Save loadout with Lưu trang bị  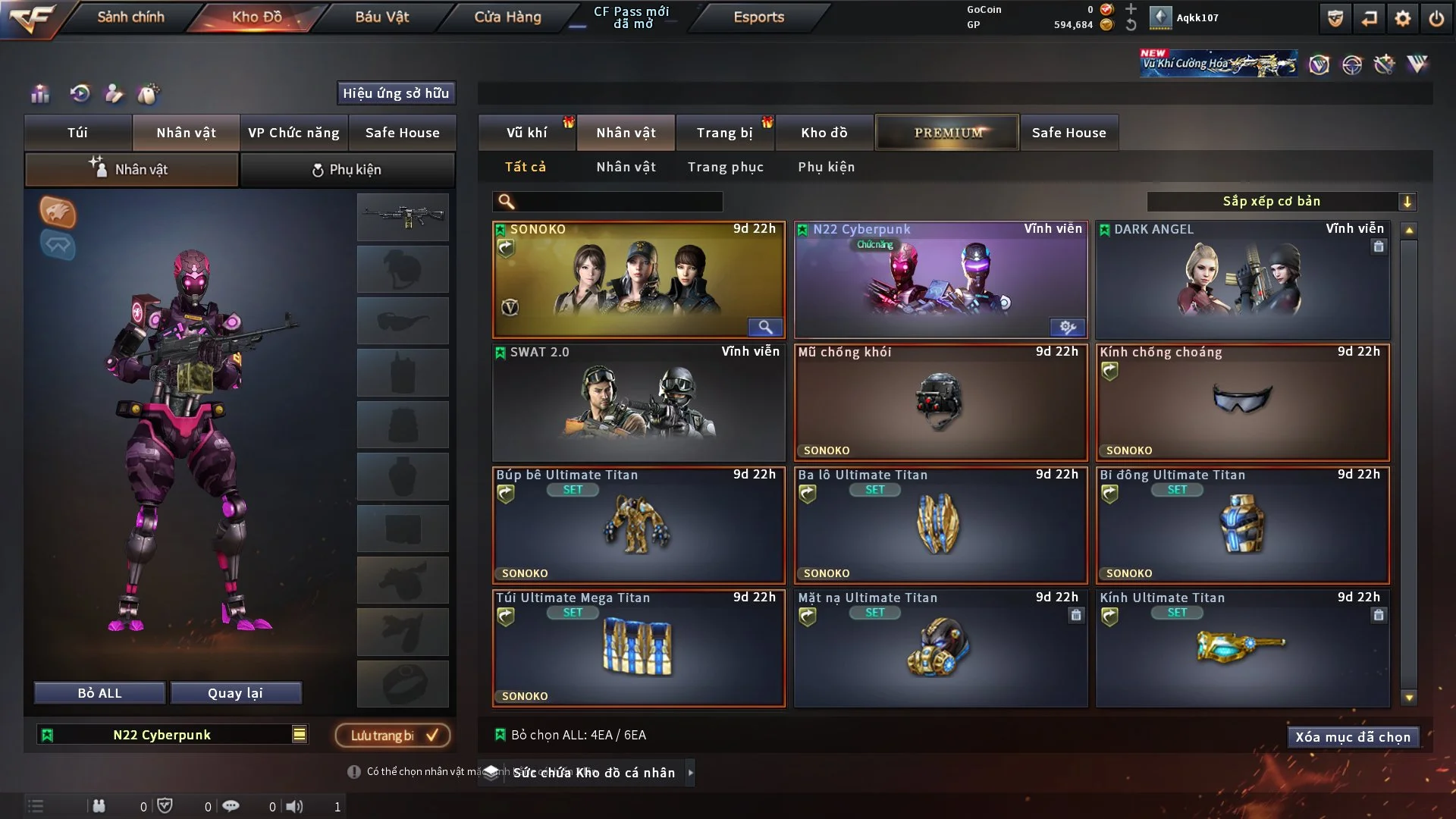[393, 735]
